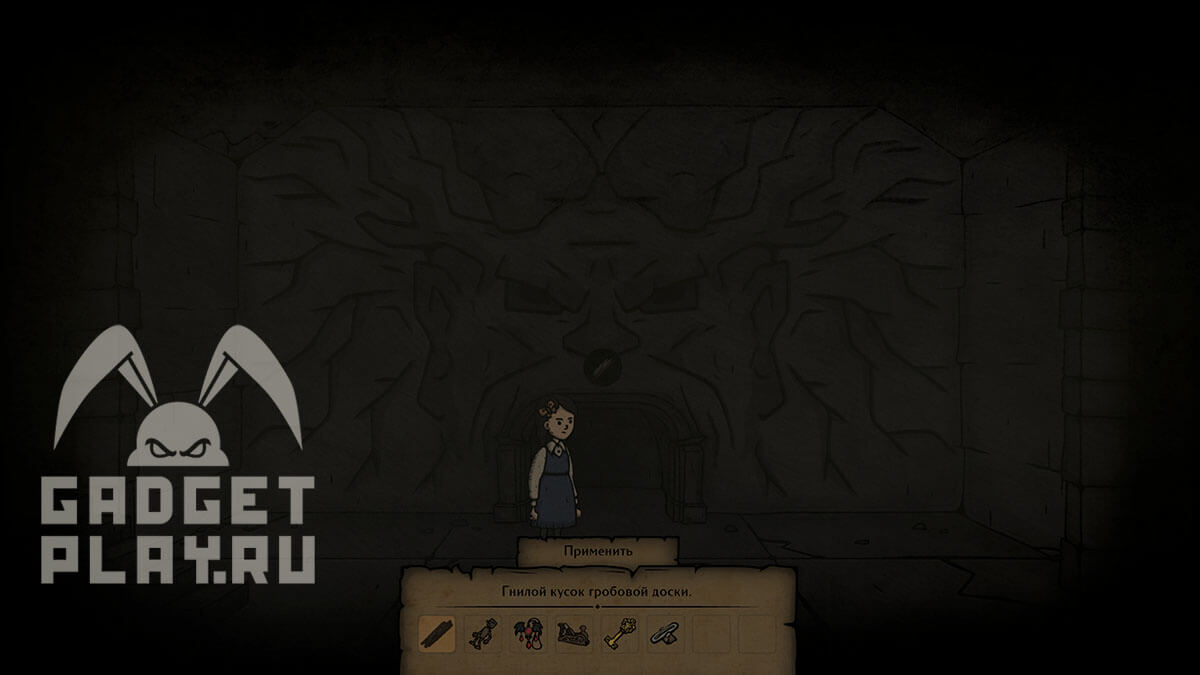1200x675 pixels.
Task: Choose the chain item slot
Action: coord(665,634)
